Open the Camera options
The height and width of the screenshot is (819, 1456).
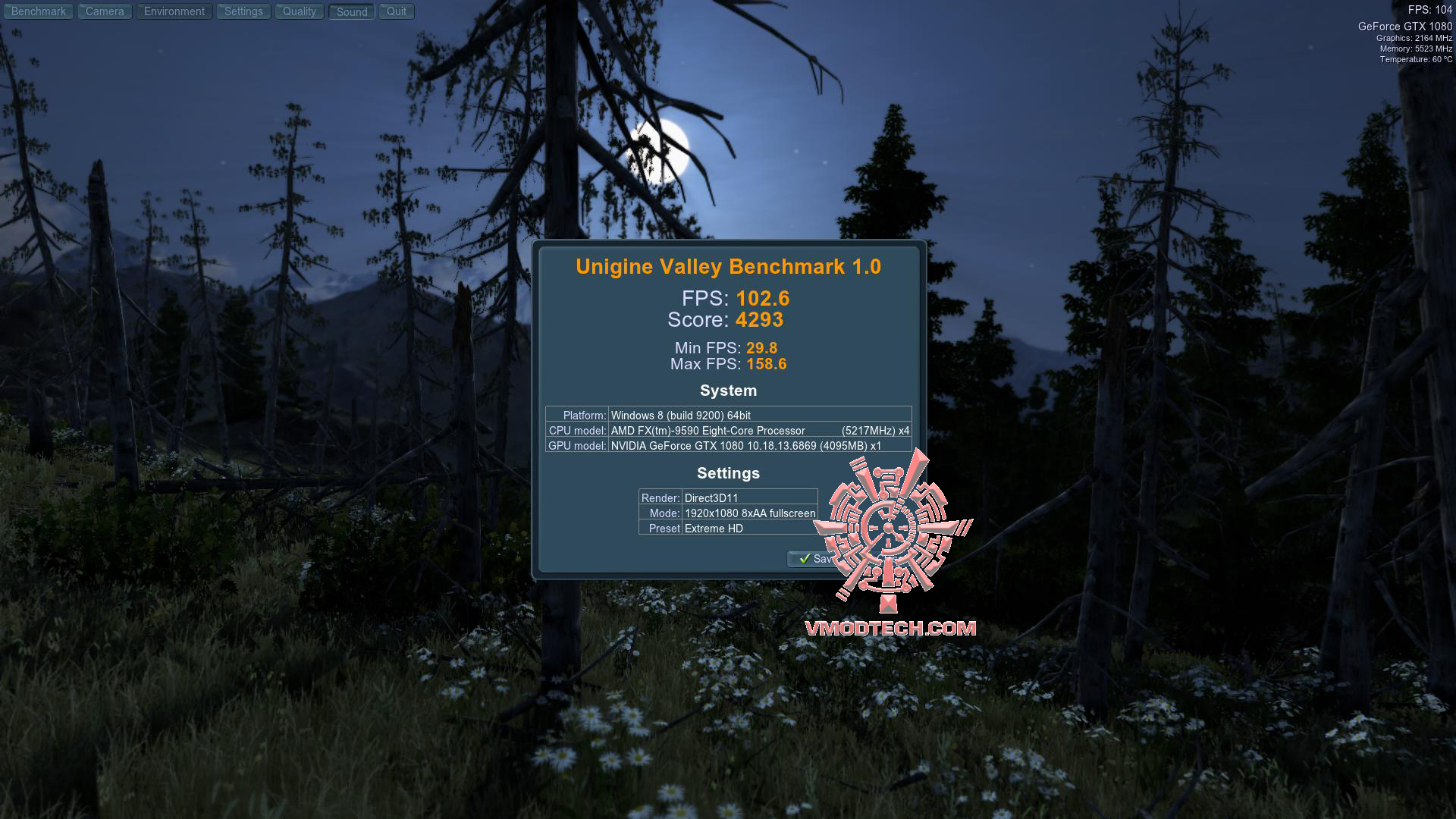tap(104, 11)
